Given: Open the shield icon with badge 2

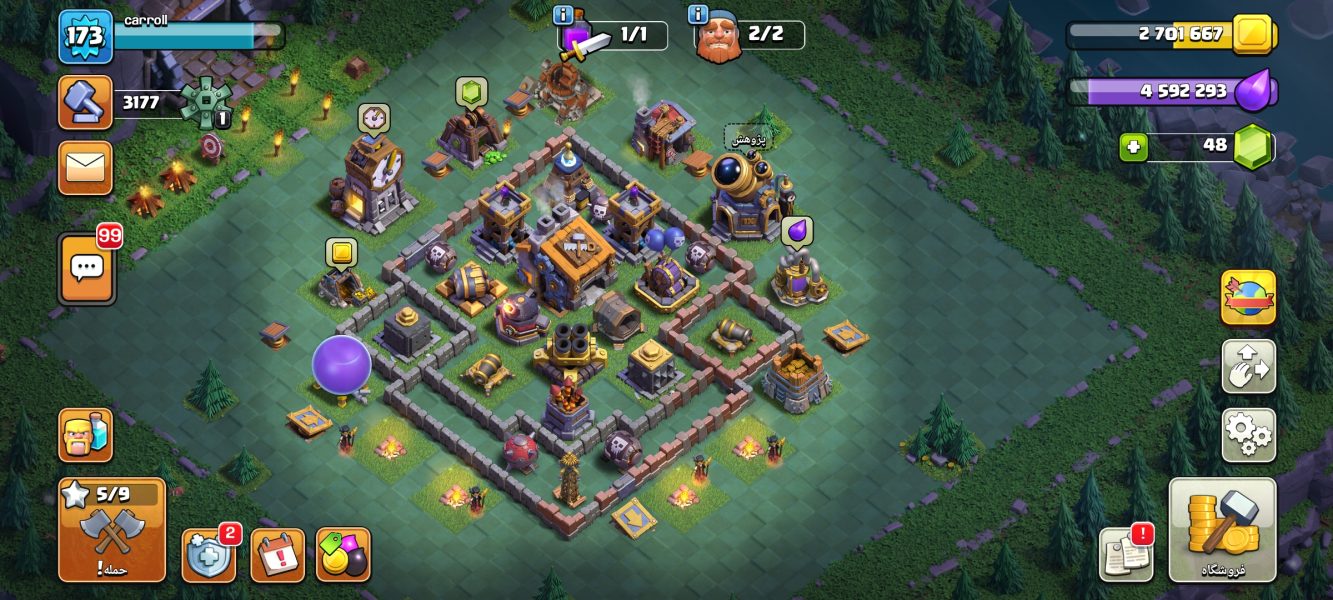Looking at the screenshot, I should pyautogui.click(x=209, y=555).
